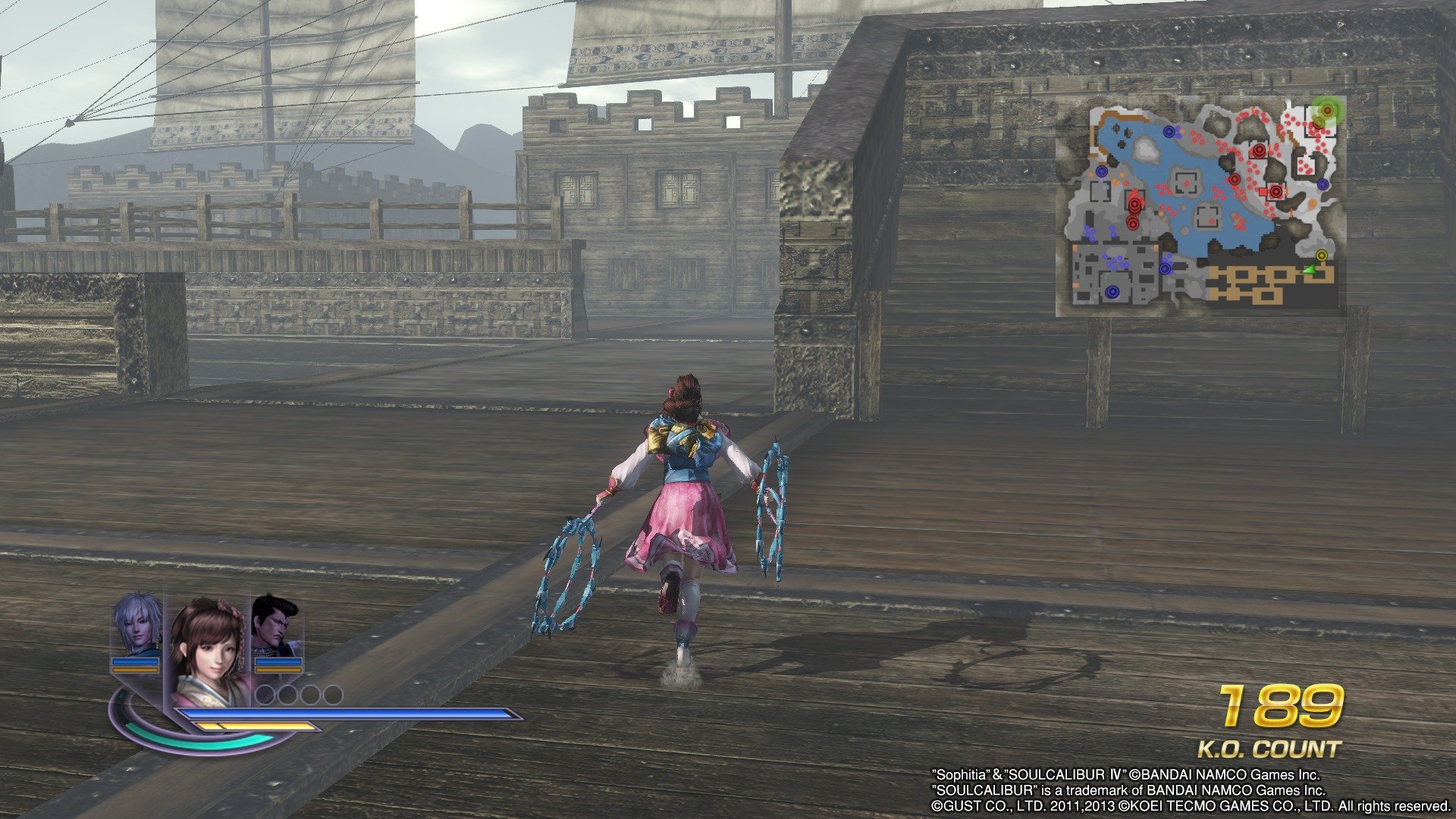Open the red square base icon on the minimap

pyautogui.click(x=1263, y=191)
